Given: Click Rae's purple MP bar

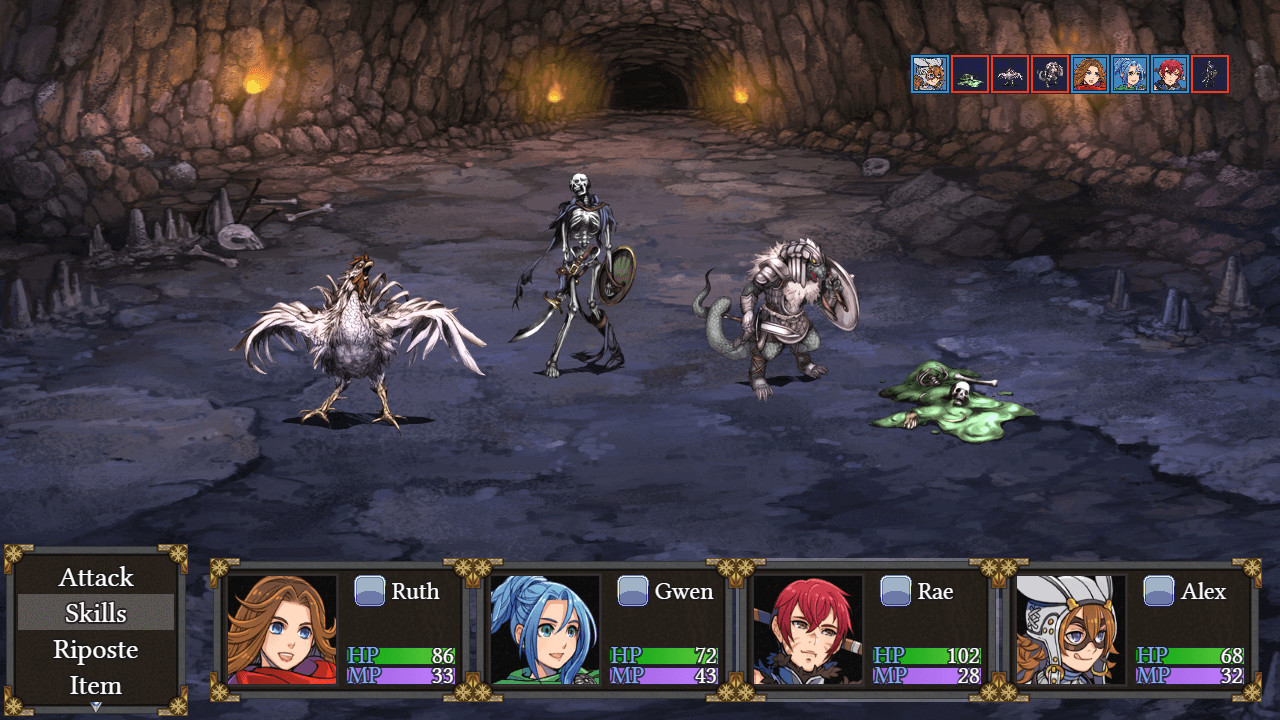Looking at the screenshot, I should 926,675.
